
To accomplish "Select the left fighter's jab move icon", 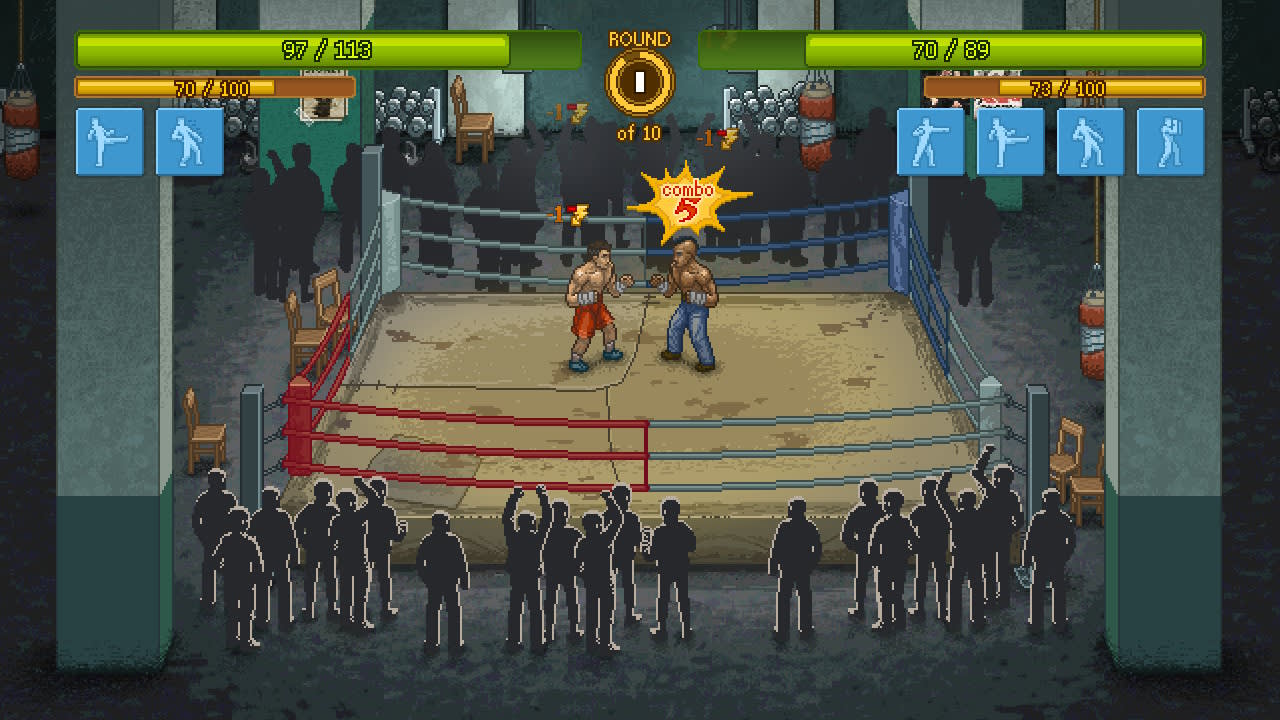I will [189, 141].
